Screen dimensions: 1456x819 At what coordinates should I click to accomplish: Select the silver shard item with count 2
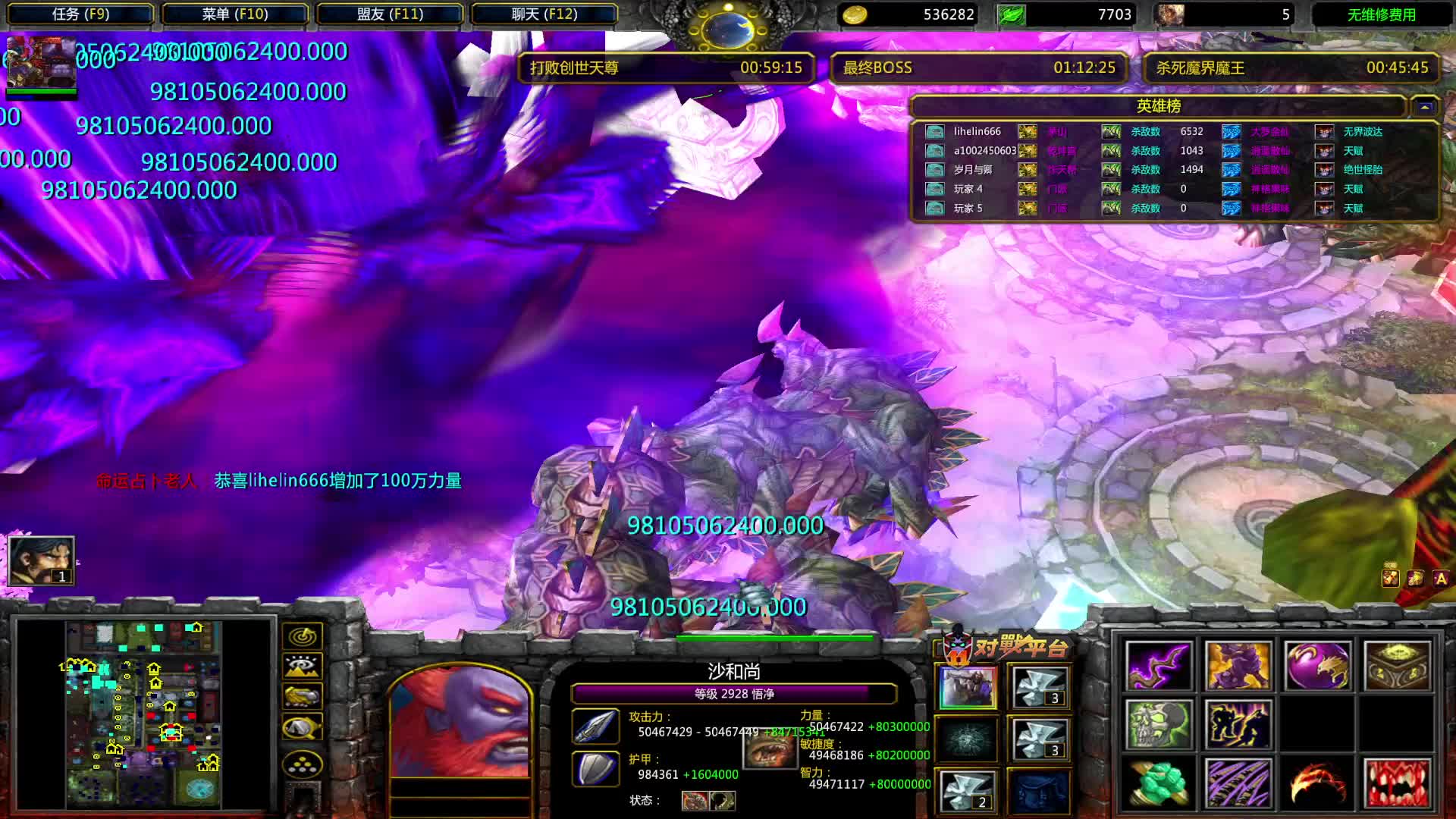tap(968, 791)
